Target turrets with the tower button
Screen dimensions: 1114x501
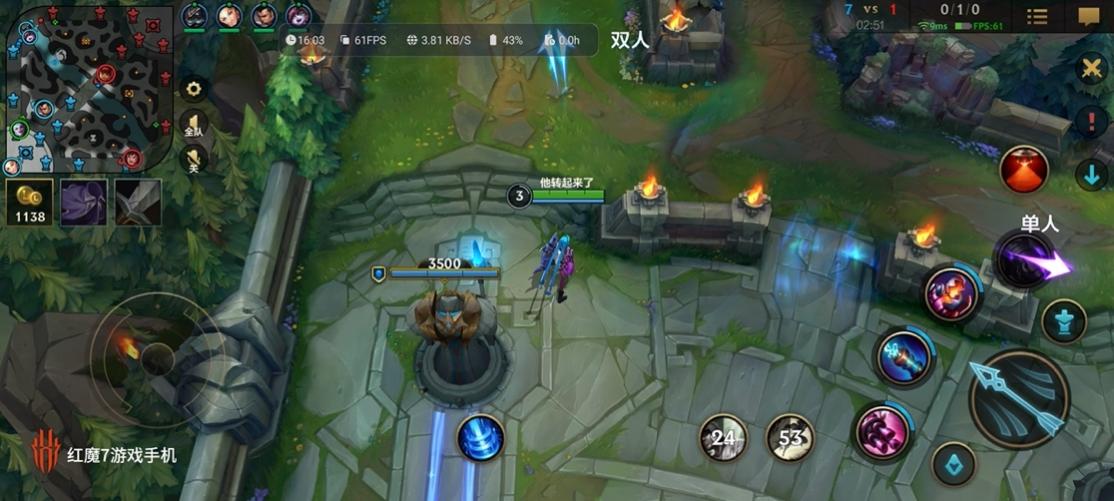1063,322
